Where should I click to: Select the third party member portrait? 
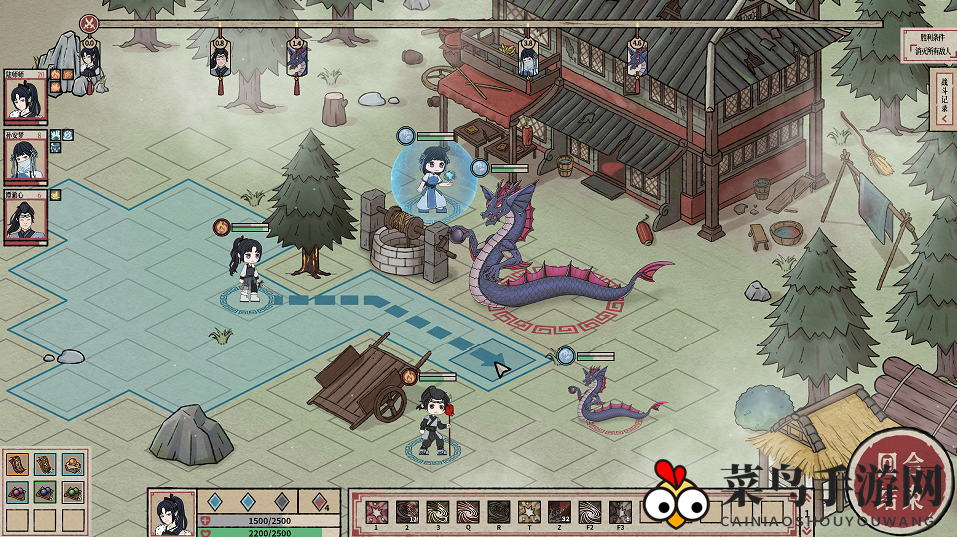[x=26, y=216]
